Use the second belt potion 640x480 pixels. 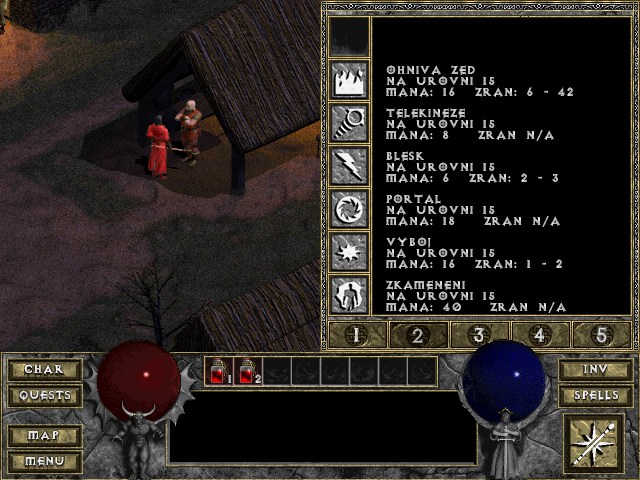tap(247, 372)
